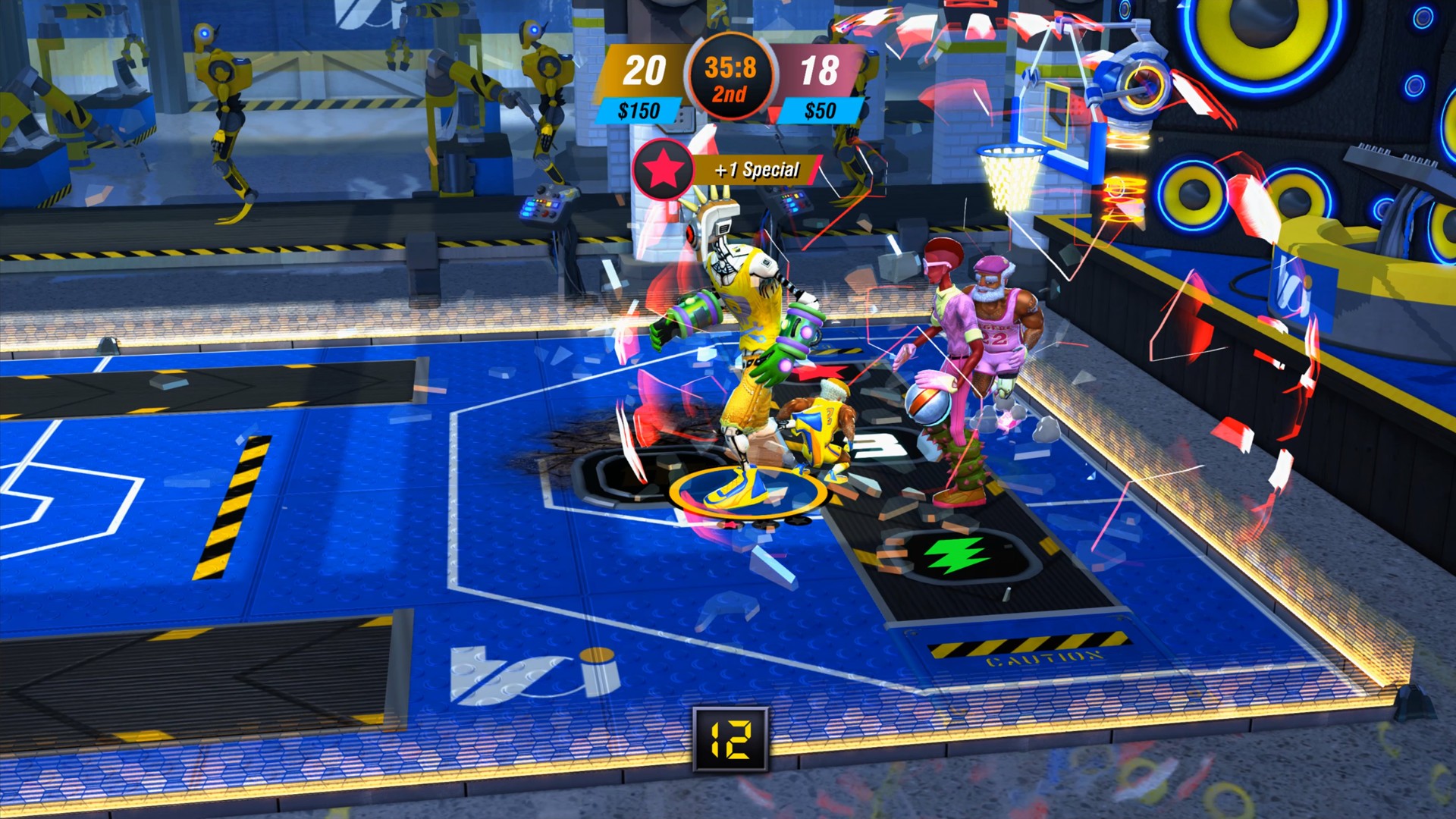Image resolution: width=1456 pixels, height=819 pixels.
Task: Toggle the right score display showing 18
Action: 820,71
